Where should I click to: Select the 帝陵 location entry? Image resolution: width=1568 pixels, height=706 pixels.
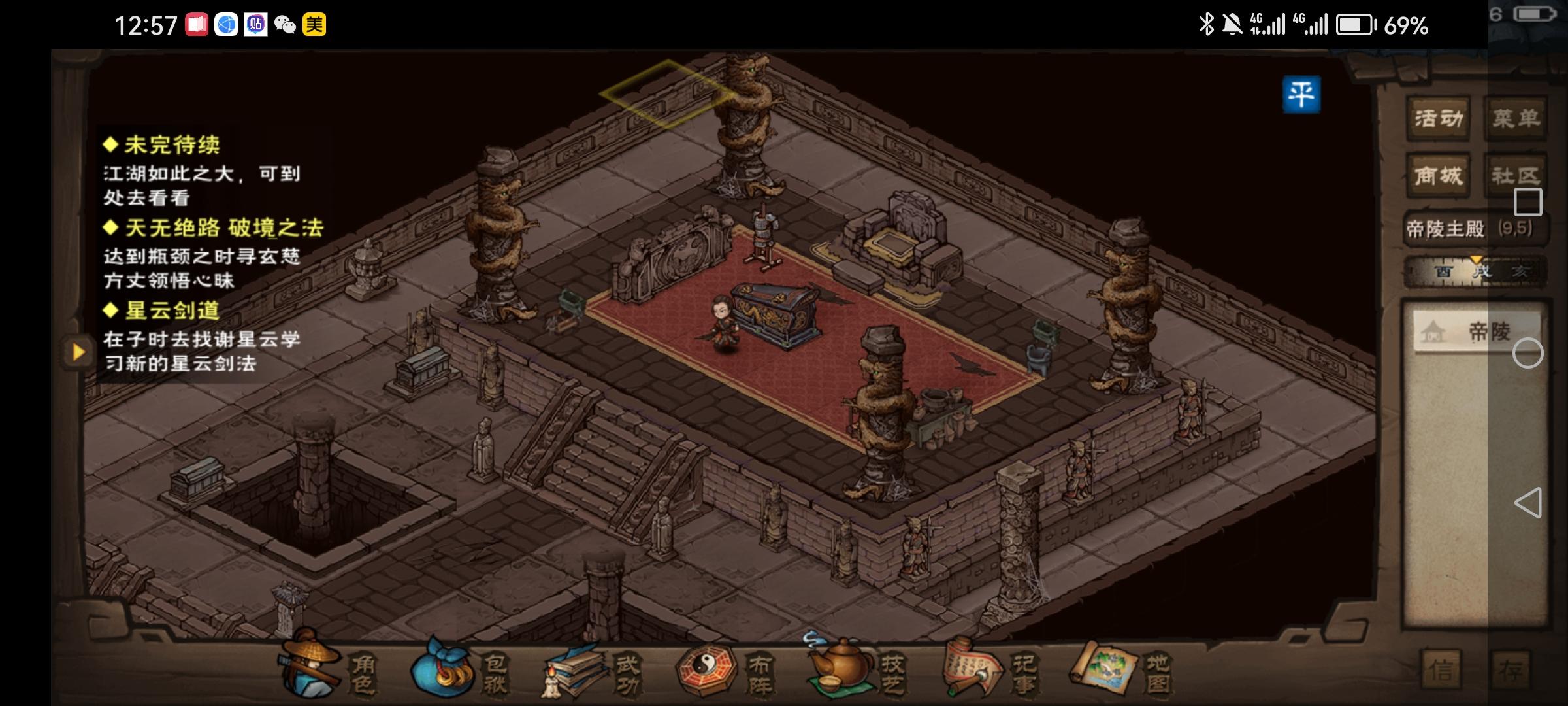point(1477,332)
